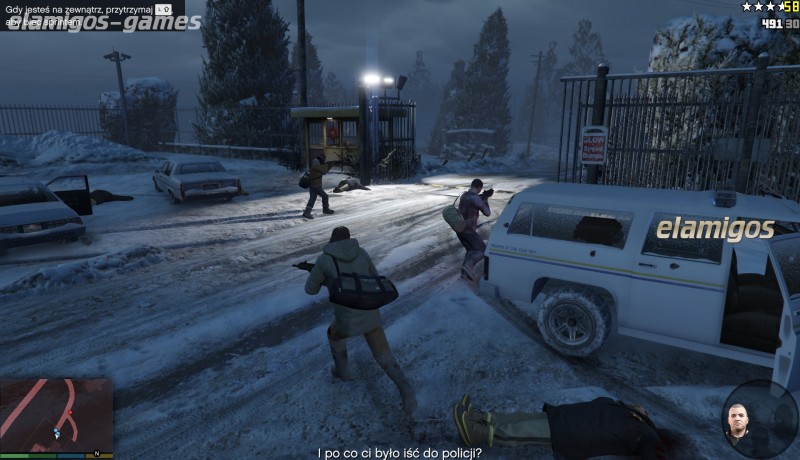The image size is (800, 460).
Task: Click the minimap radar
Action: point(56,415)
